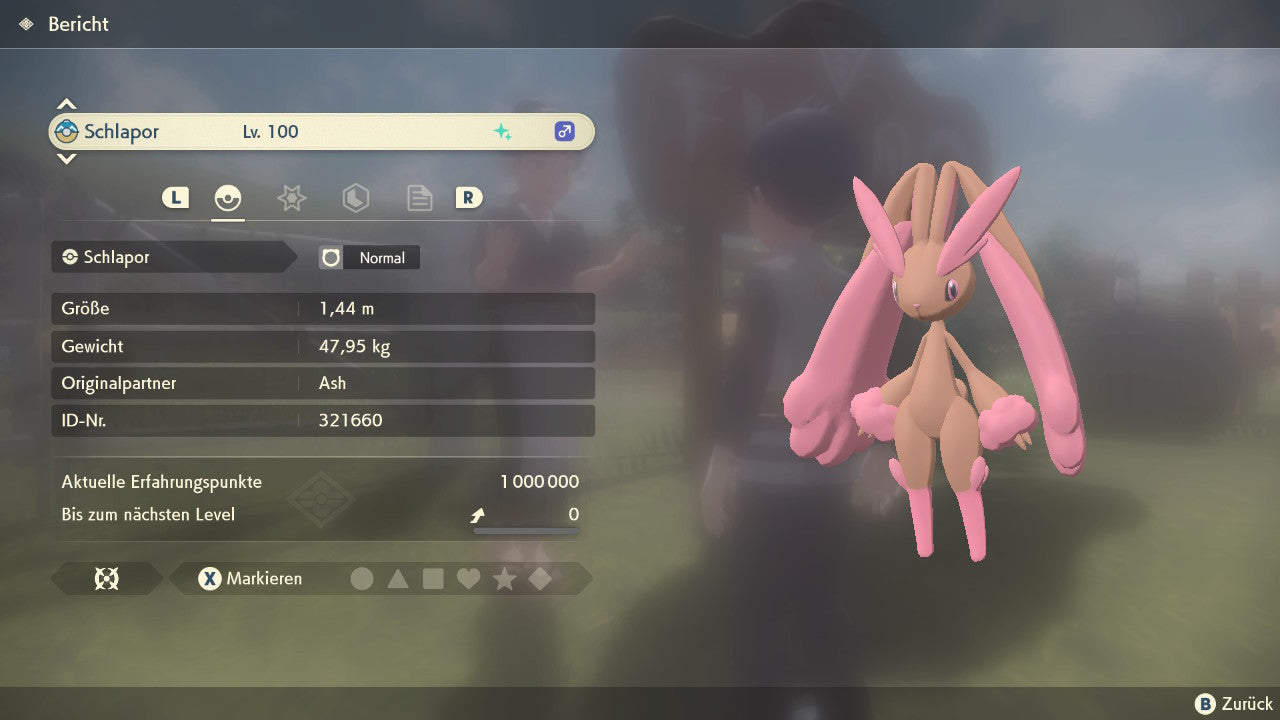Show previous Pokémon with the up arrow

point(66,104)
